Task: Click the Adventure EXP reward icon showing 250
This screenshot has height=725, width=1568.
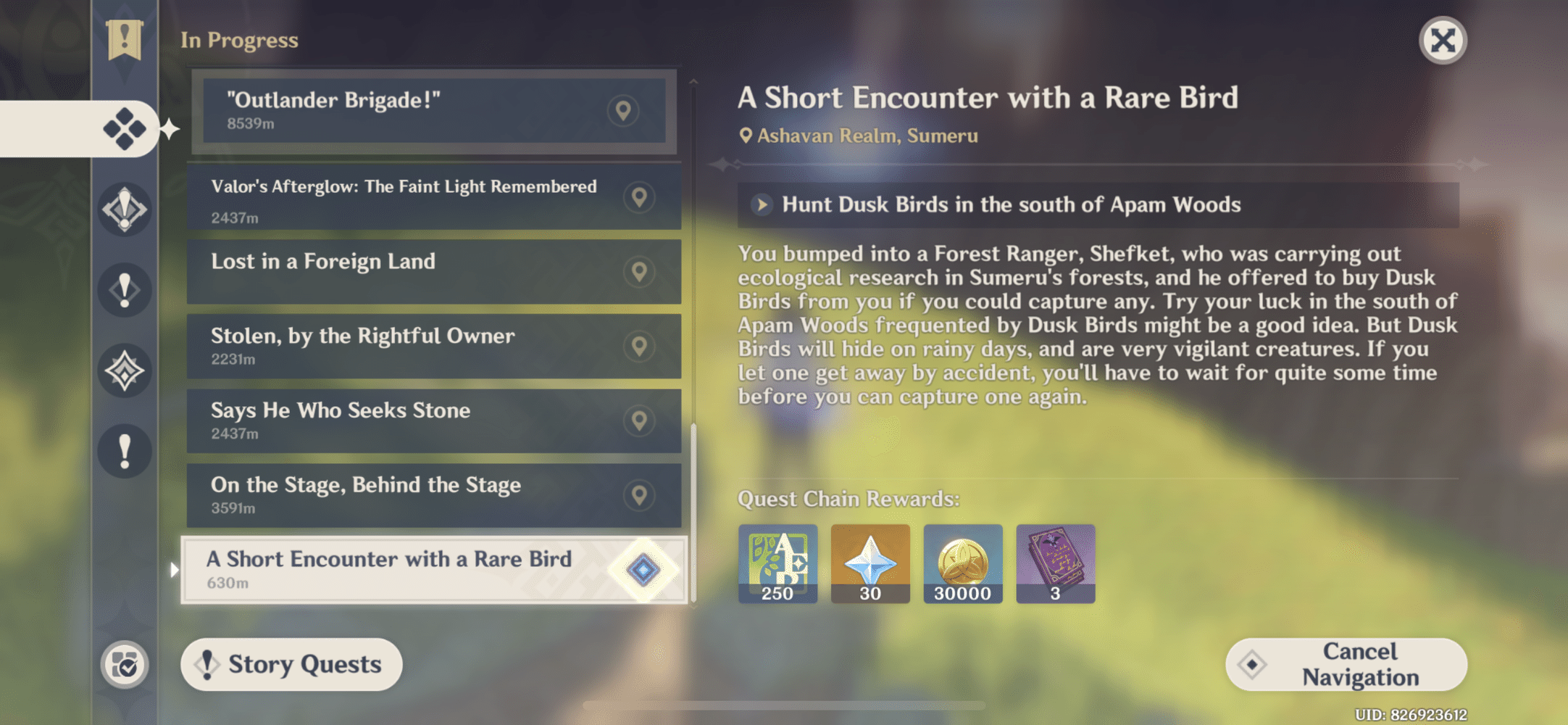Action: coord(777,564)
